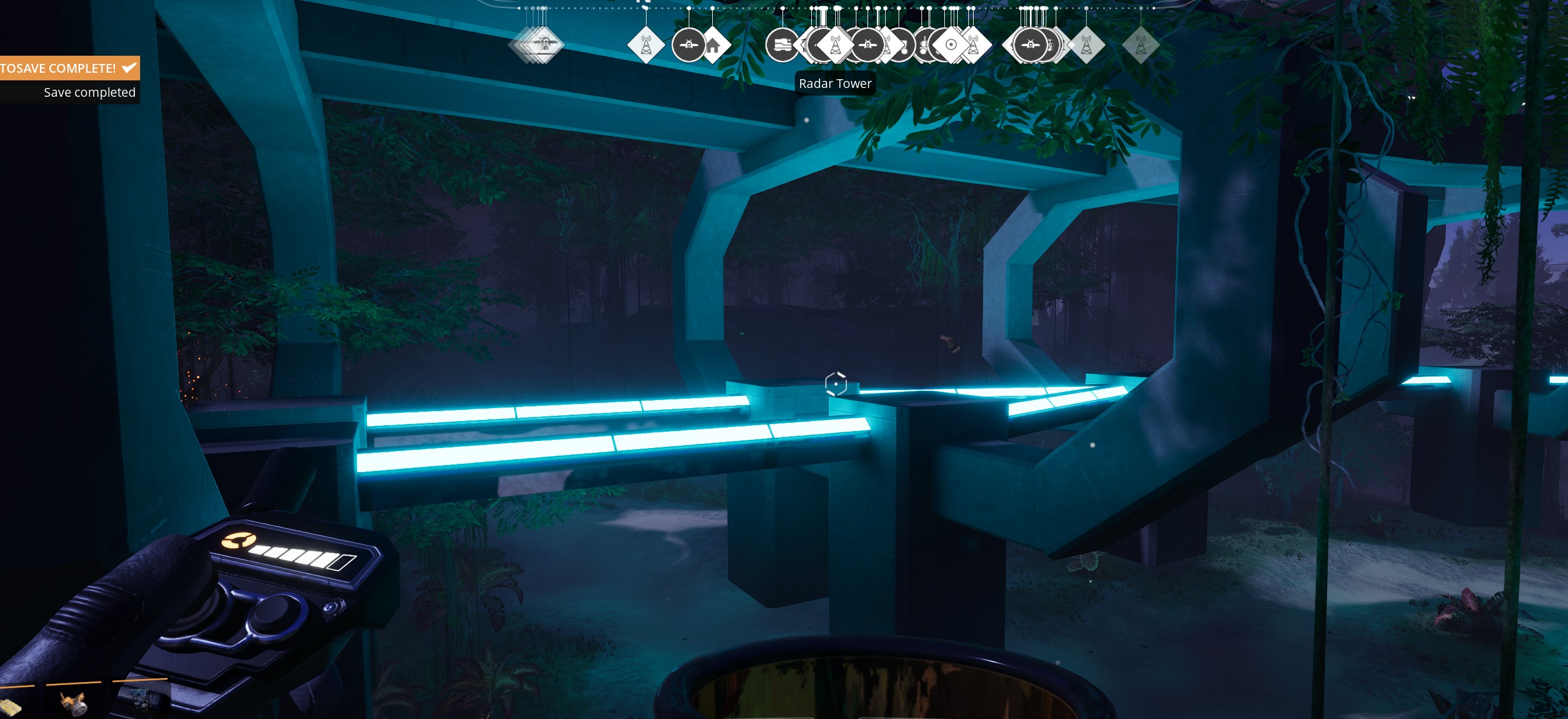
Task: Select the compass marker labeled Radar Tower
Action: (836, 45)
